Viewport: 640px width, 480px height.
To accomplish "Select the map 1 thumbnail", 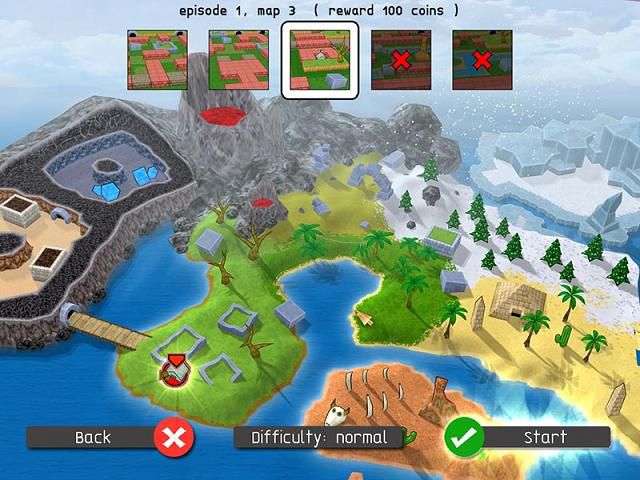I will tap(157, 60).
